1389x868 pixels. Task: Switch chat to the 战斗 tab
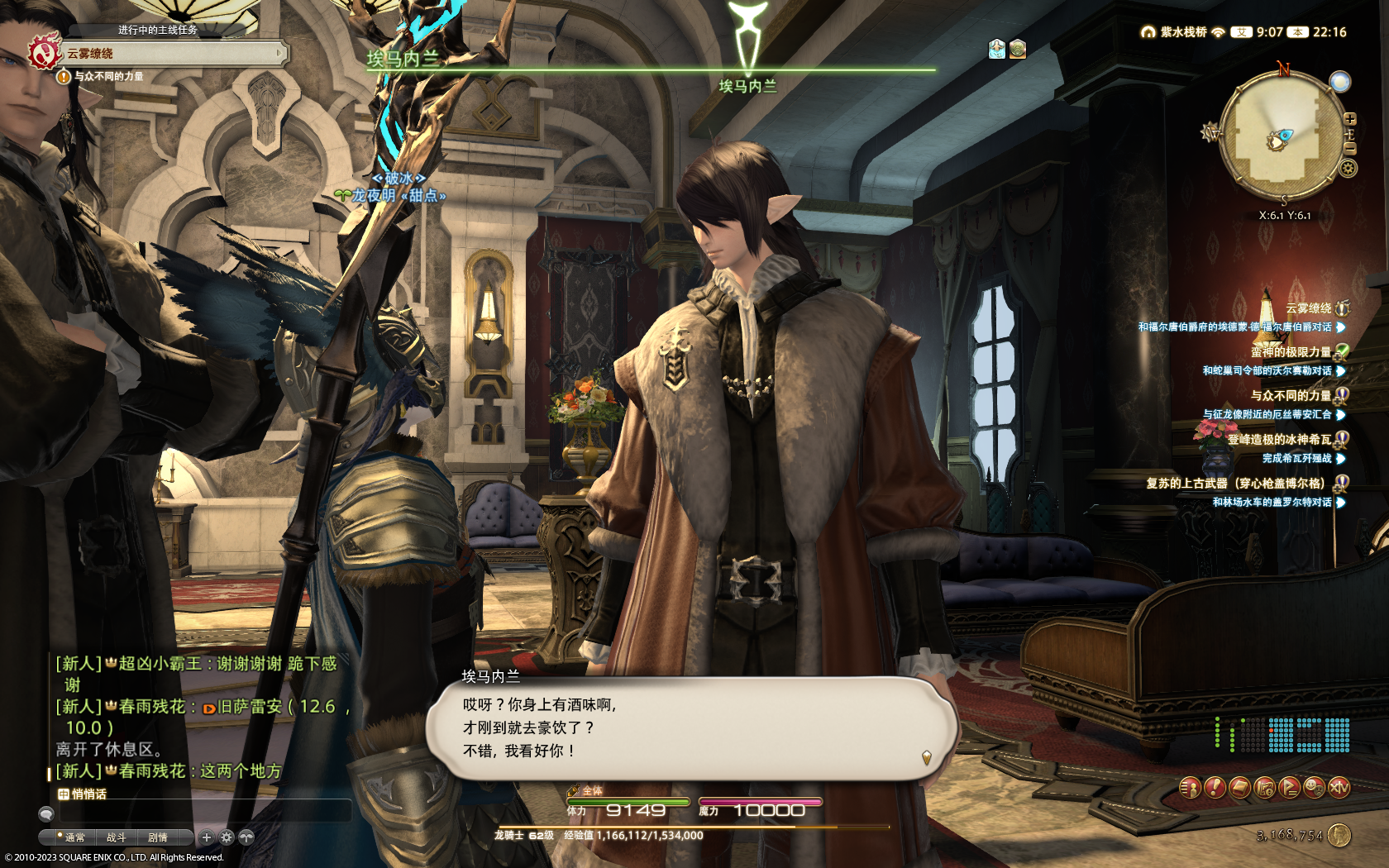click(x=116, y=837)
